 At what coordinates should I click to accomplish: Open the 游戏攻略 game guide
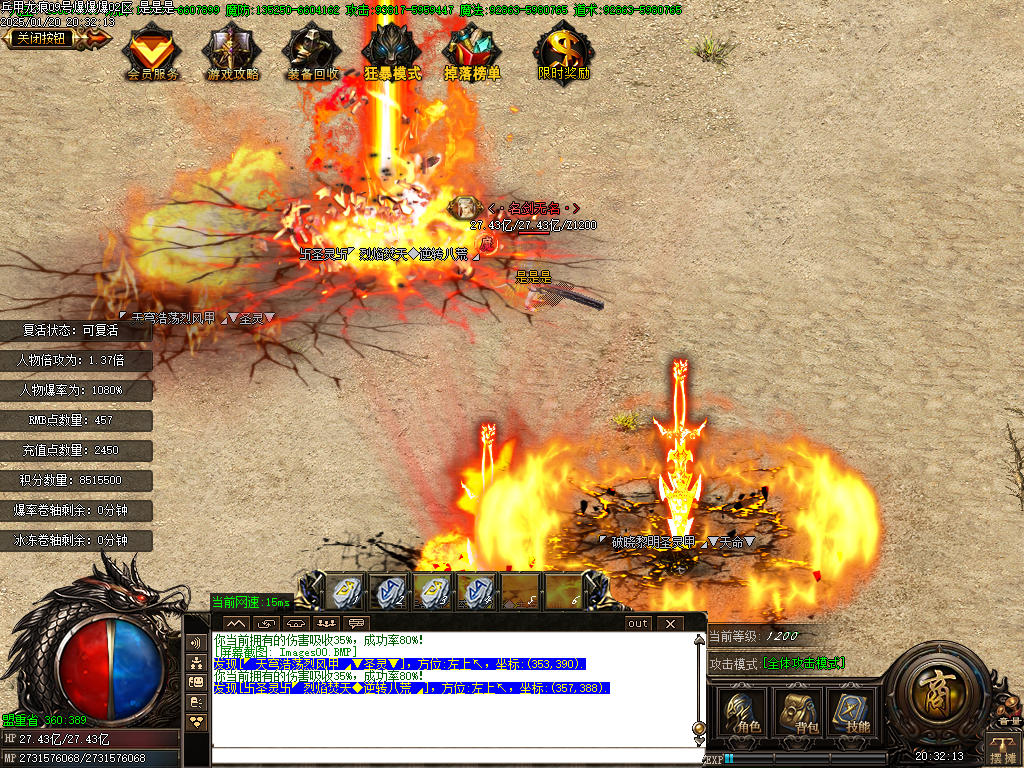pyautogui.click(x=232, y=52)
